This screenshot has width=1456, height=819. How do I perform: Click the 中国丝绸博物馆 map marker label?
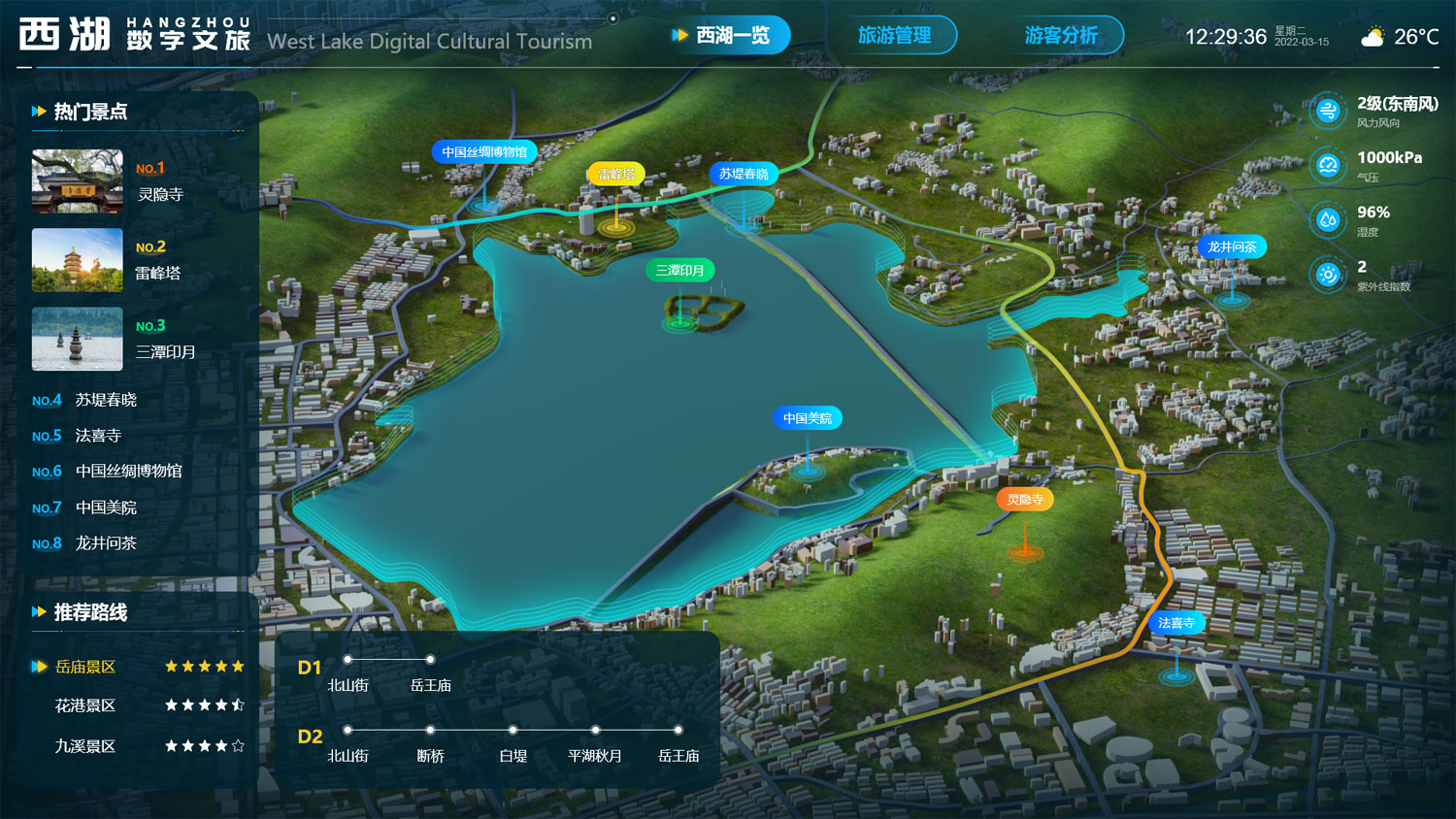(x=484, y=152)
